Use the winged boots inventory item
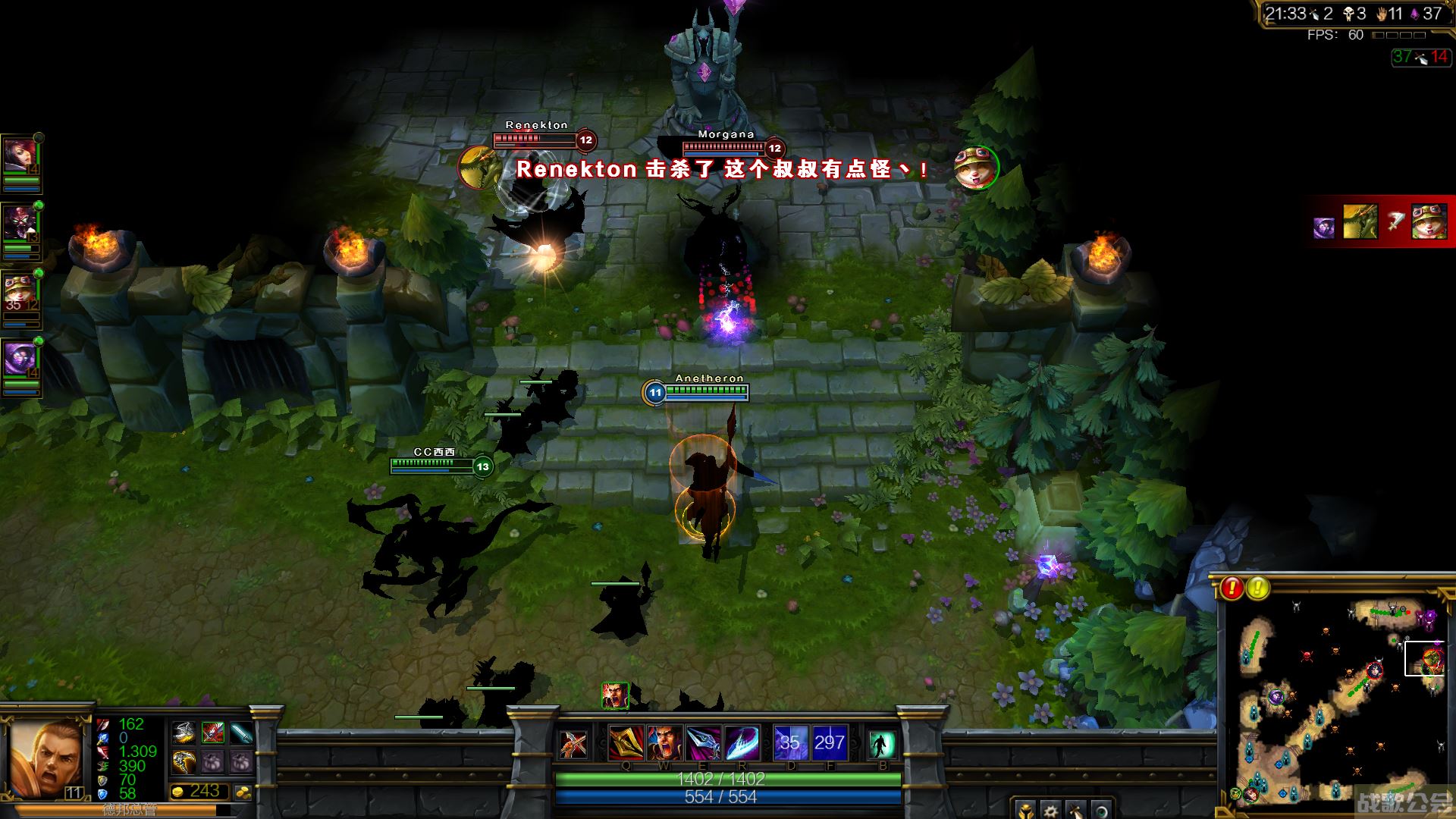This screenshot has width=1456, height=819. (184, 733)
